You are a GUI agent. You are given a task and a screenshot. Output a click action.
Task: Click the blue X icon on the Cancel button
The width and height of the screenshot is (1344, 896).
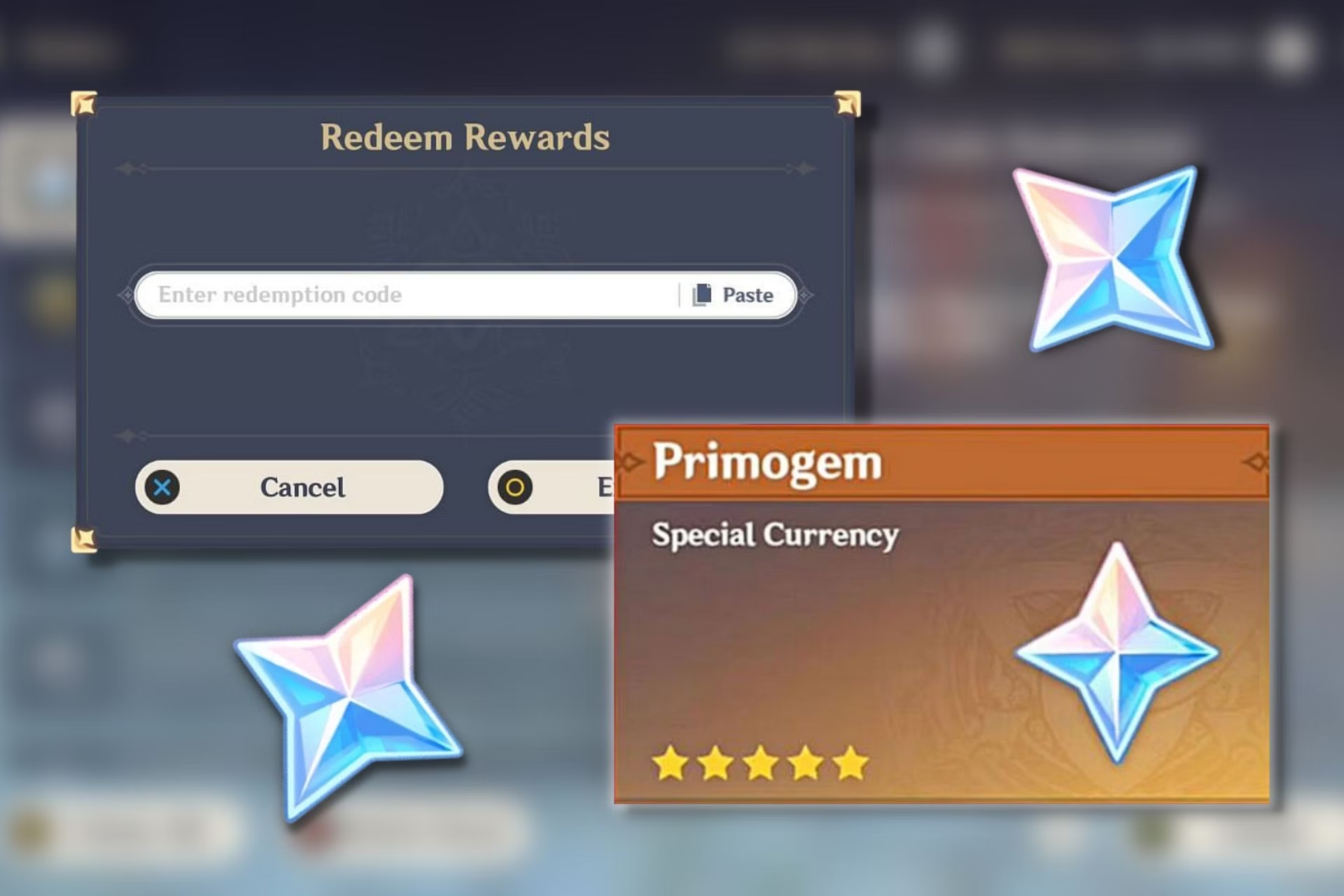point(162,488)
